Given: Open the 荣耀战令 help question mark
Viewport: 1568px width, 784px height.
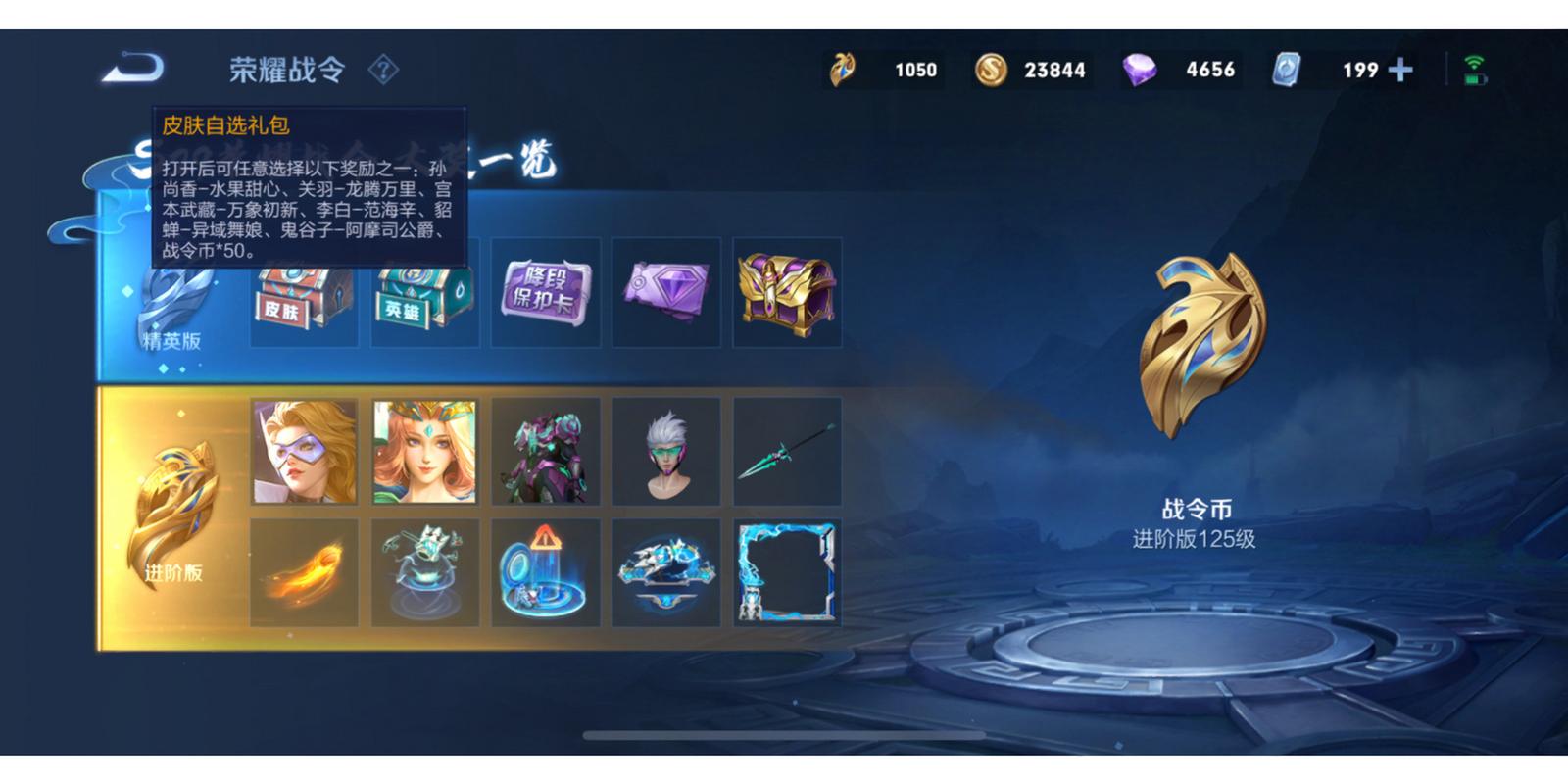Looking at the screenshot, I should click(383, 70).
